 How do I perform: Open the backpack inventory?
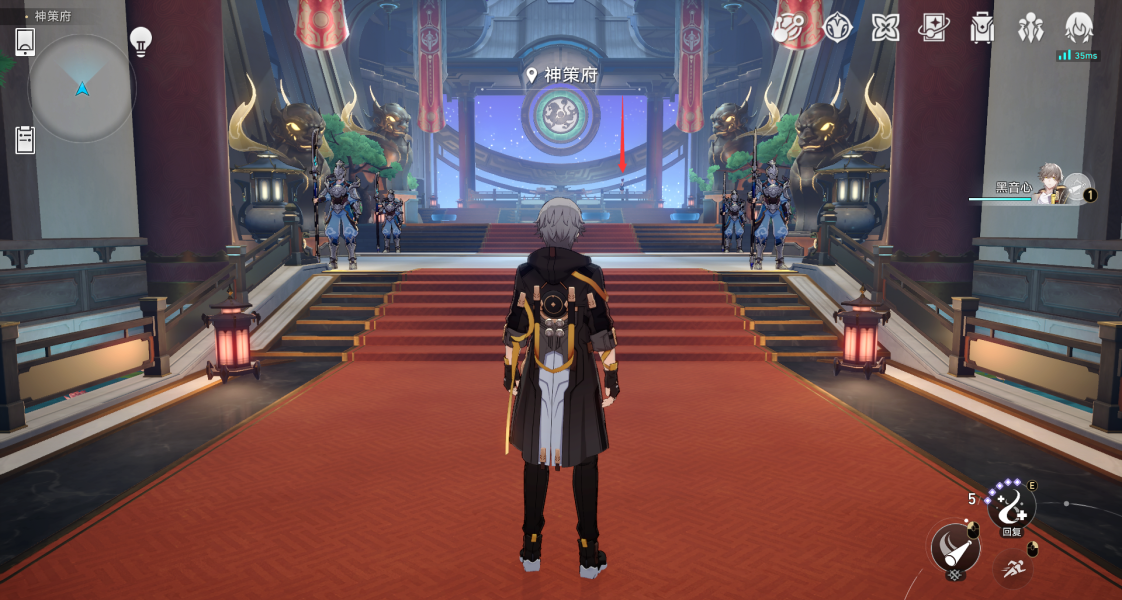tap(982, 28)
